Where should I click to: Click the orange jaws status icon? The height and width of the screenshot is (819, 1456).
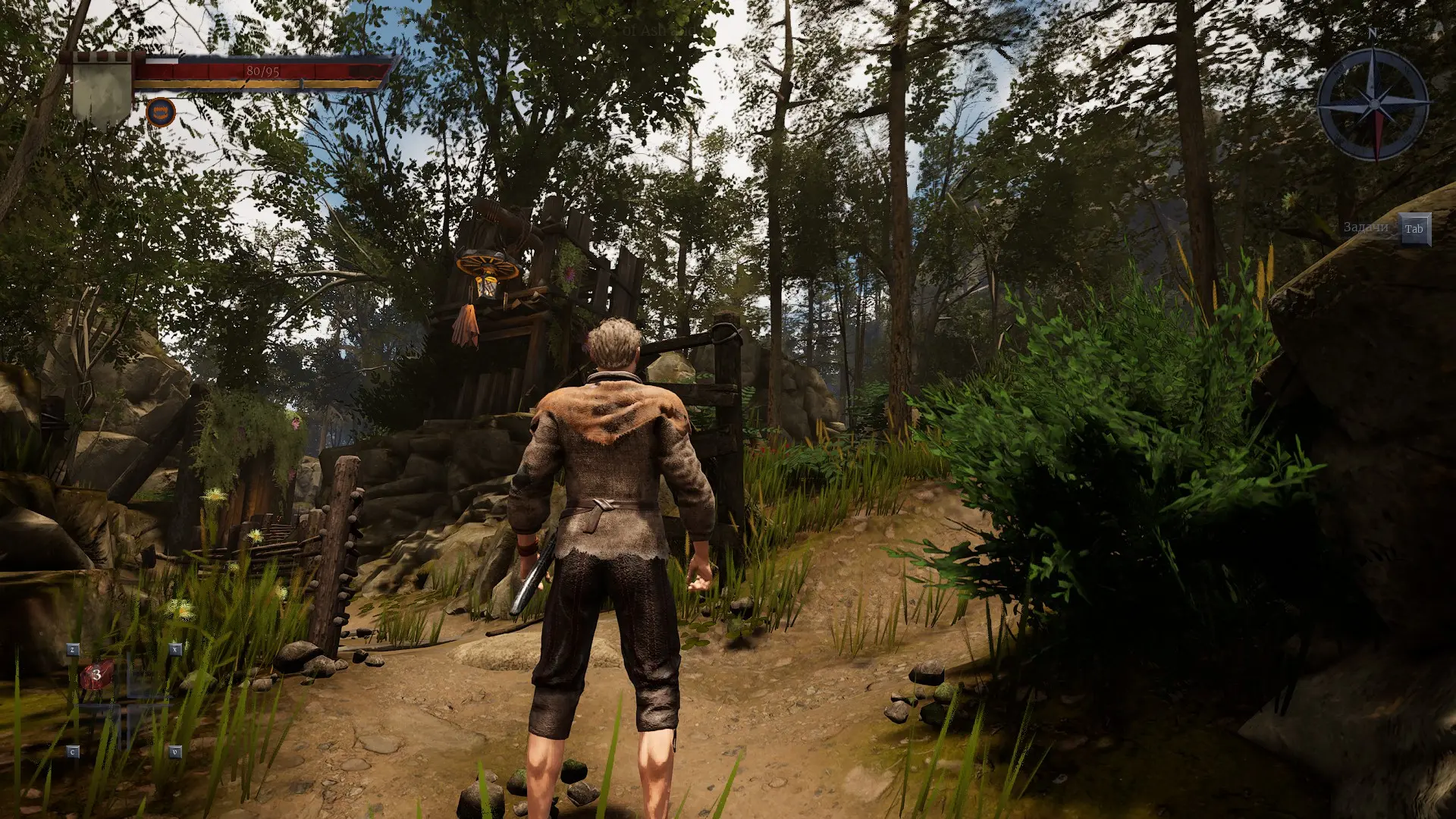[161, 113]
